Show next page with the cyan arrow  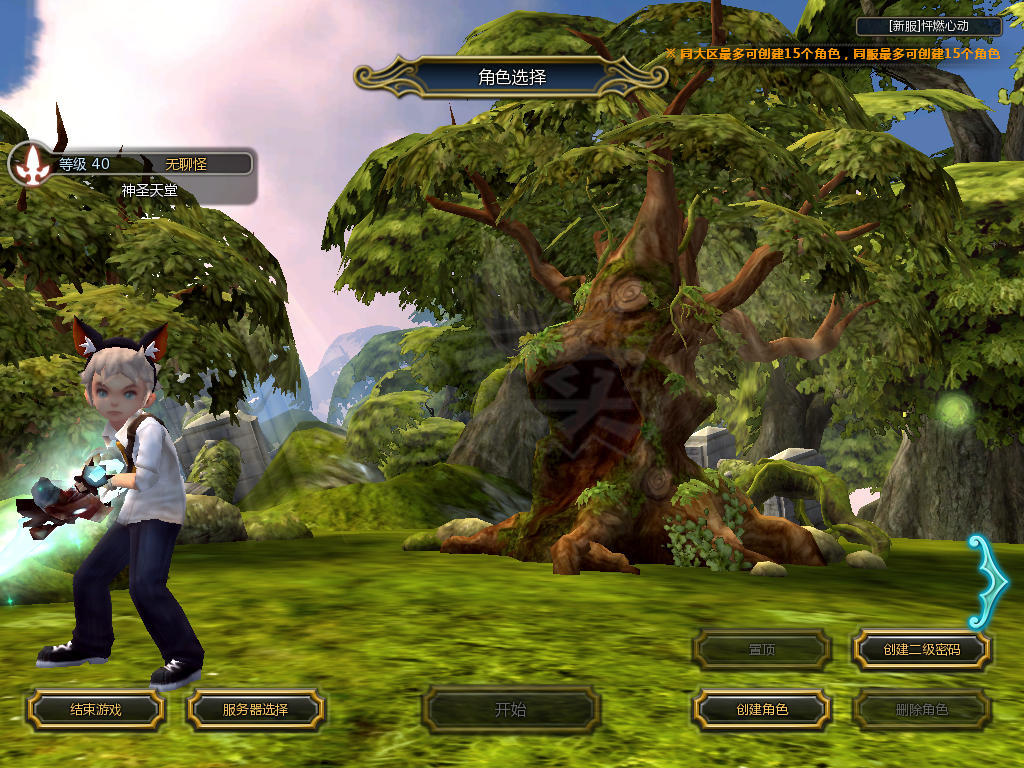point(988,580)
